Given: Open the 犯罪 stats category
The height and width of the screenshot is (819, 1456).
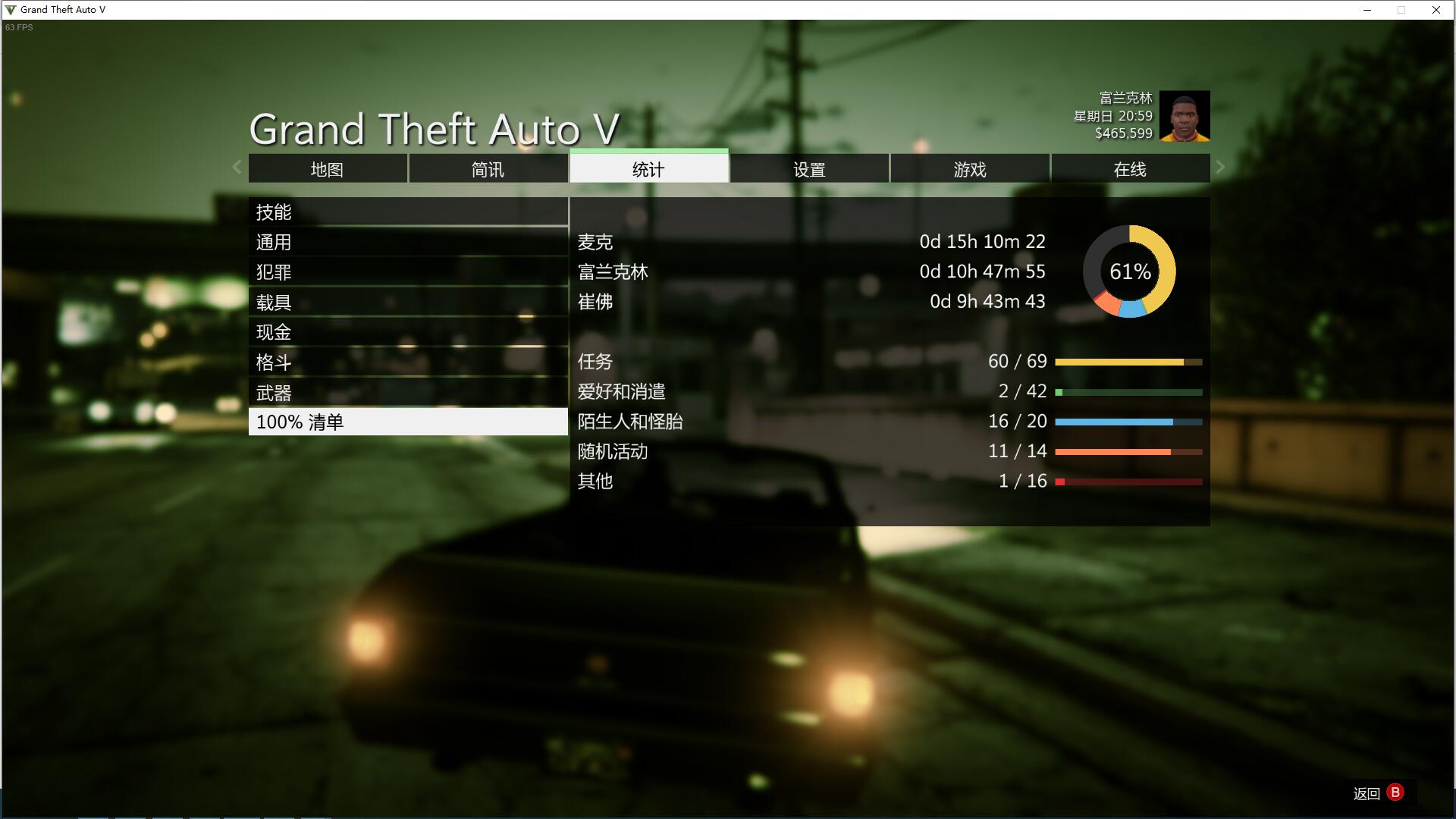Looking at the screenshot, I should [408, 272].
